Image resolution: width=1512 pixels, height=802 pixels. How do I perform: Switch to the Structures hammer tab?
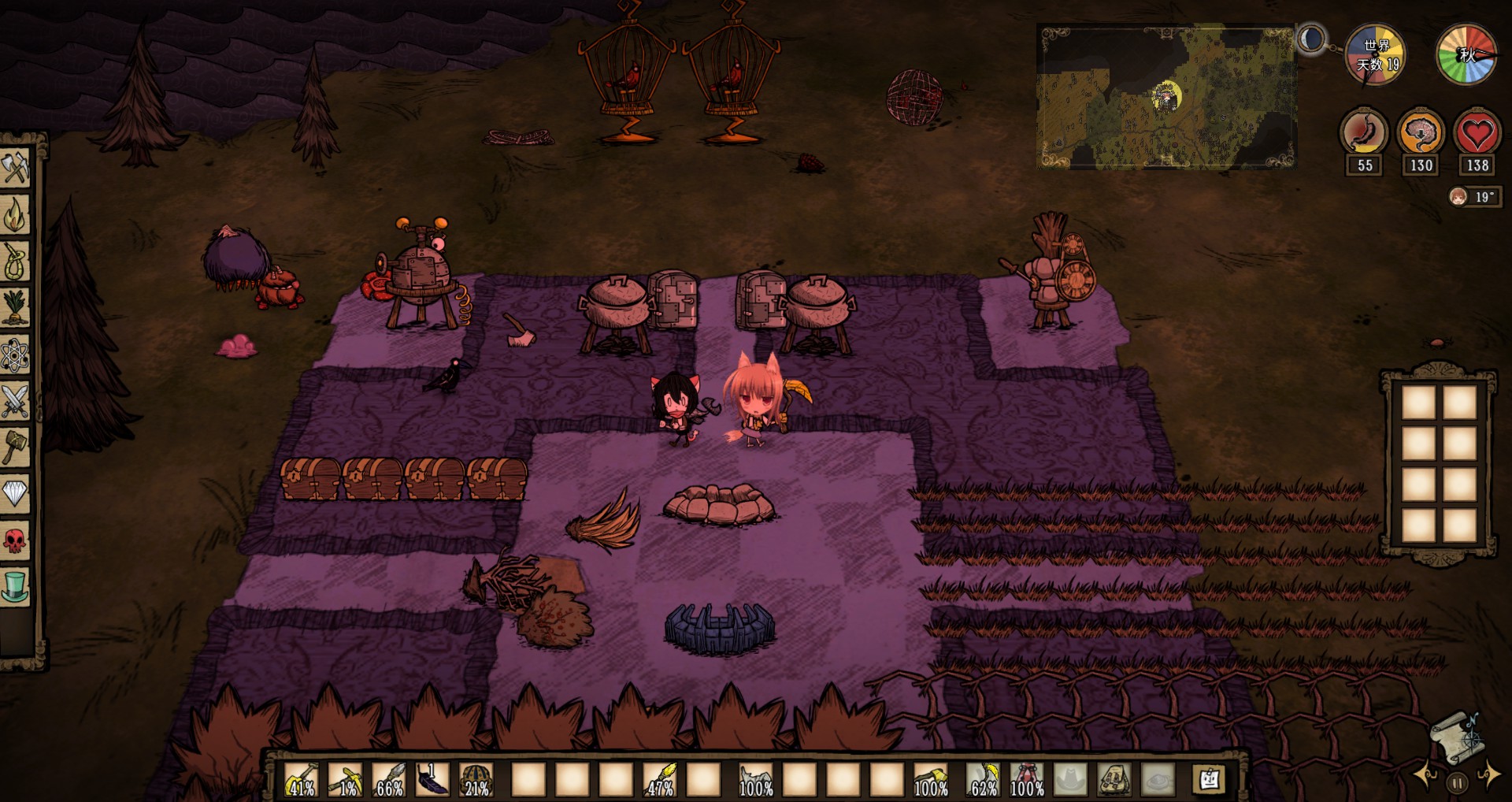15,447
